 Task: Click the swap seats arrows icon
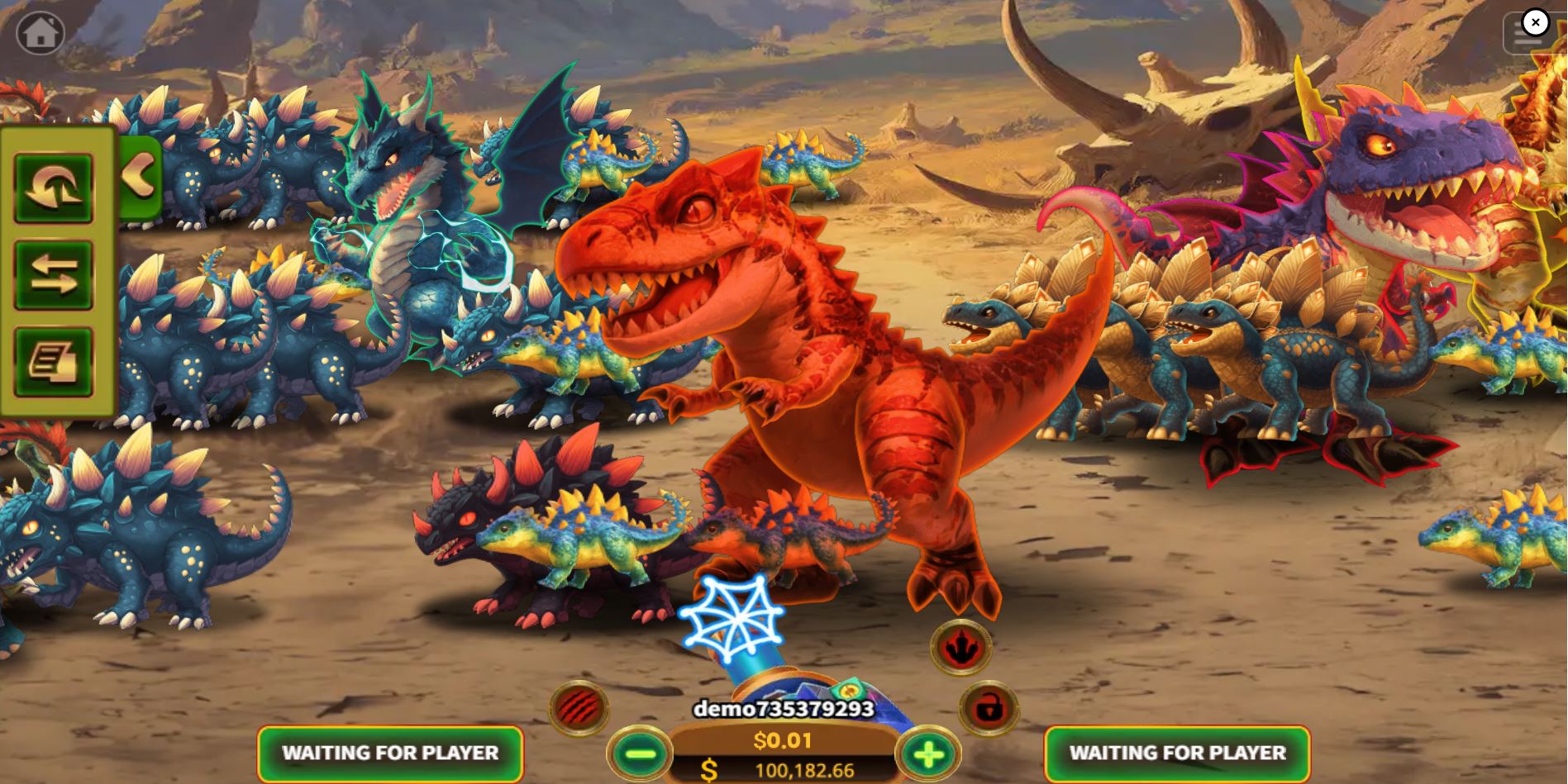53,276
